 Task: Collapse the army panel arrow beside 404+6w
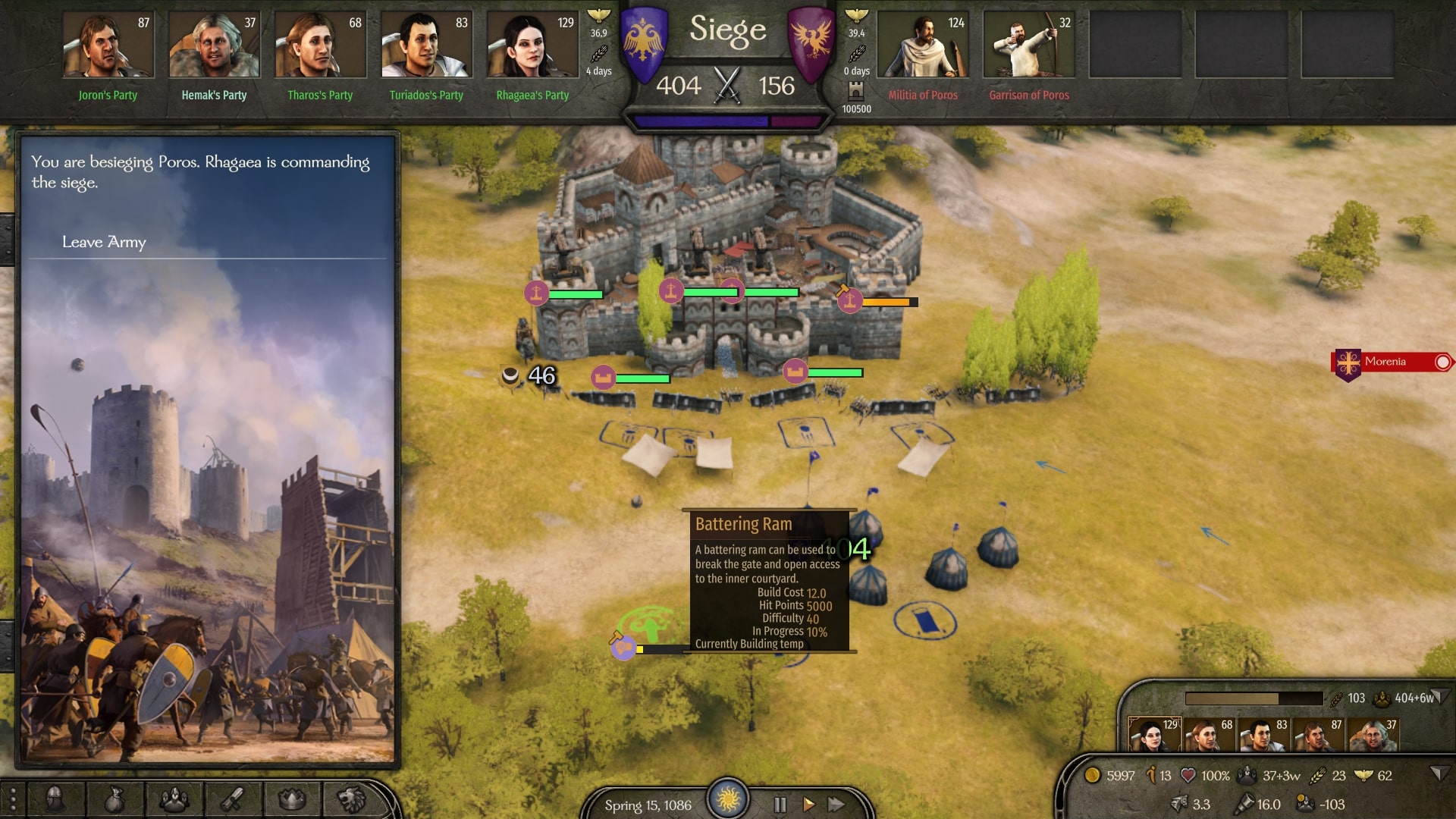click(x=1441, y=696)
